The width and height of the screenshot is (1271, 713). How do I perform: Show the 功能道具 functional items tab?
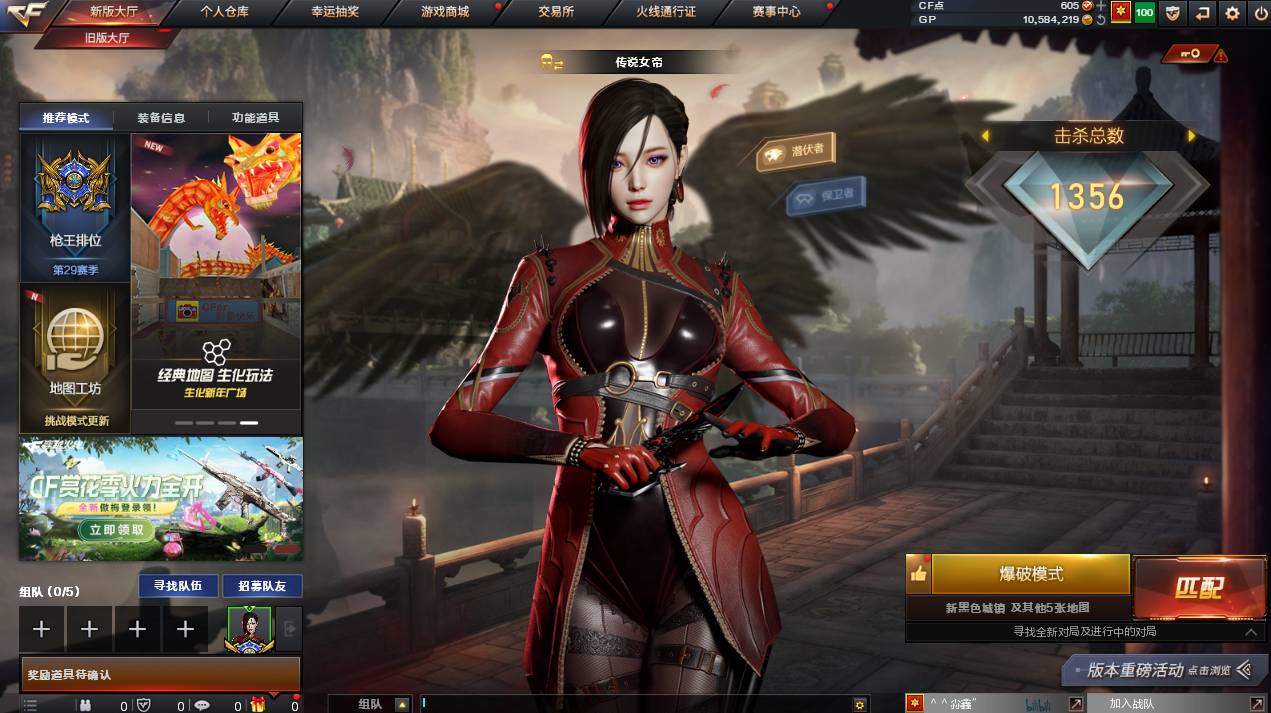point(255,118)
